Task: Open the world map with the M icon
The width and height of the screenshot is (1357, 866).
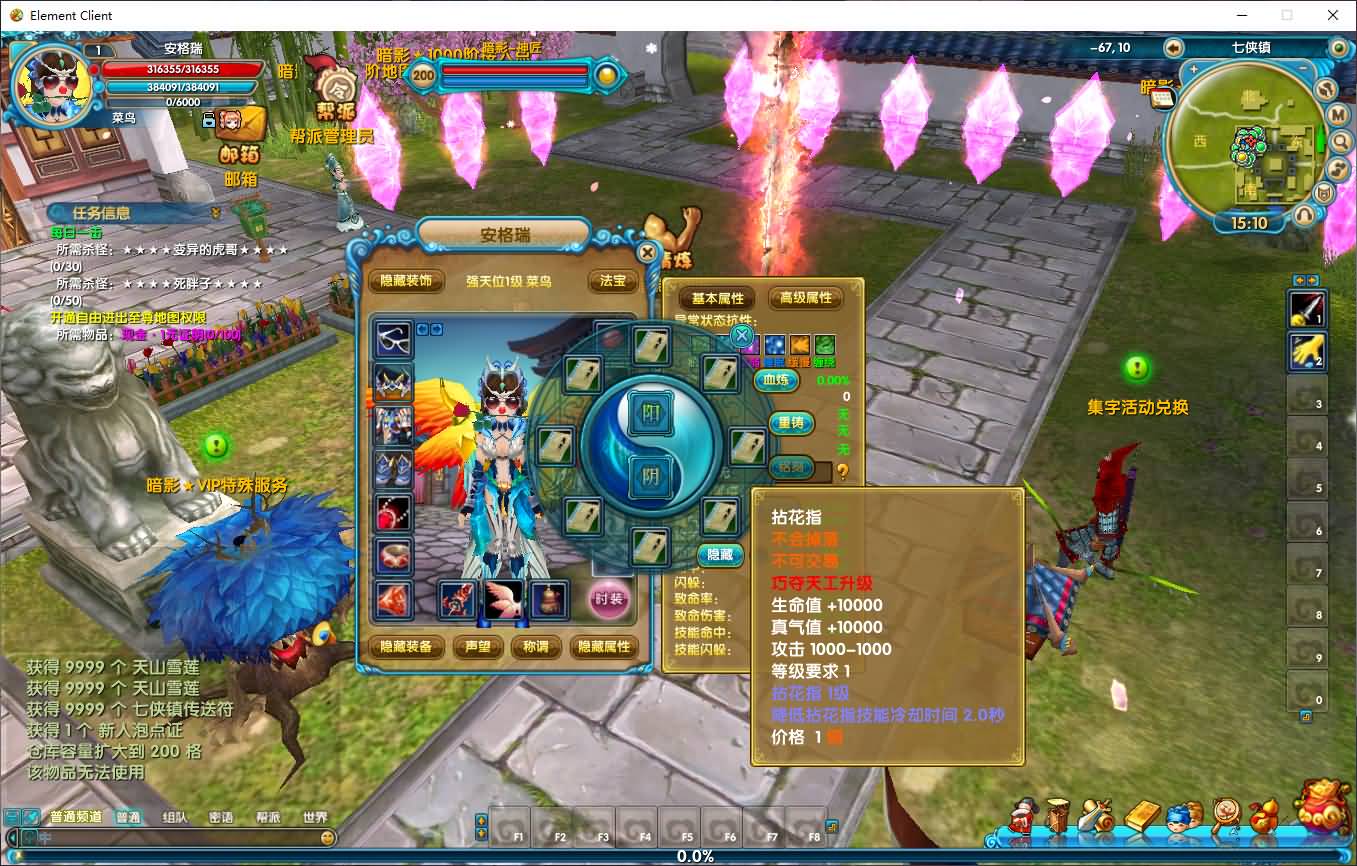Action: coord(1337,114)
